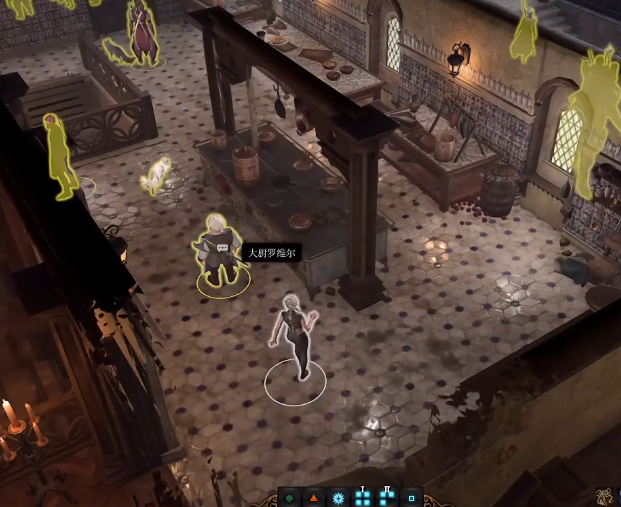The image size is (621, 507).
Task: Select the small blue square filter
Action: tap(411, 497)
